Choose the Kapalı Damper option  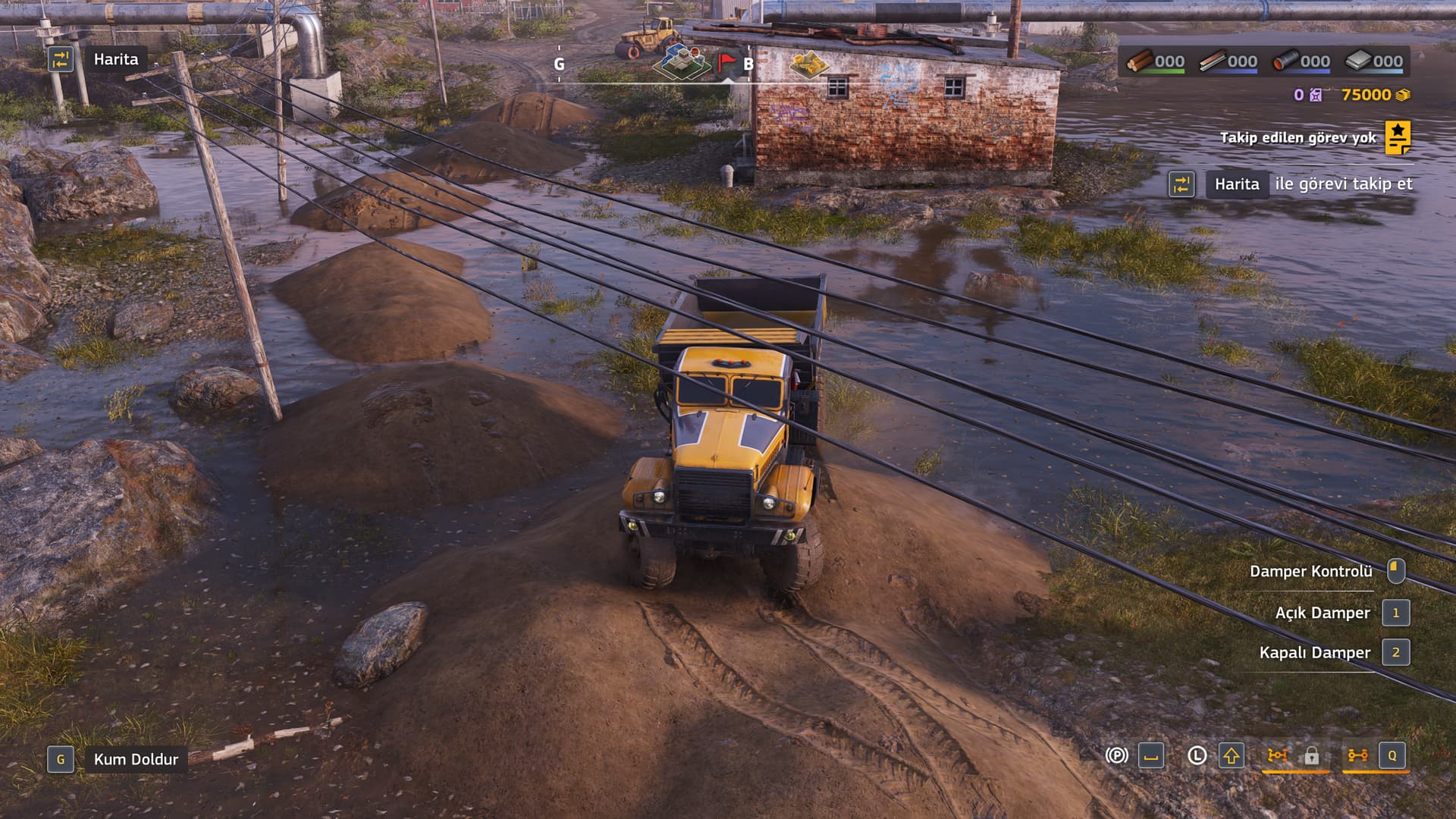[1314, 652]
